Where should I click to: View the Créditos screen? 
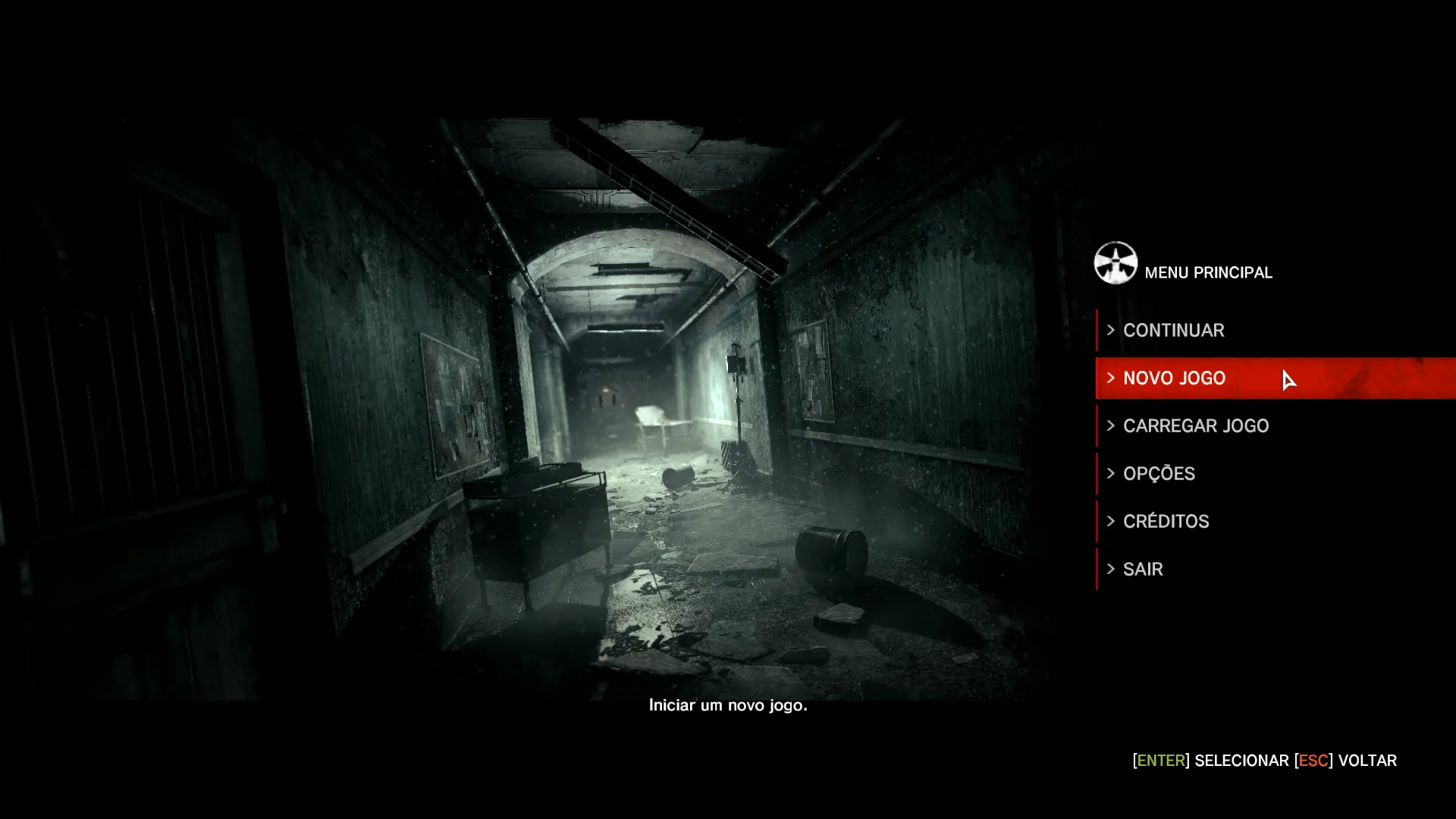pos(1166,522)
